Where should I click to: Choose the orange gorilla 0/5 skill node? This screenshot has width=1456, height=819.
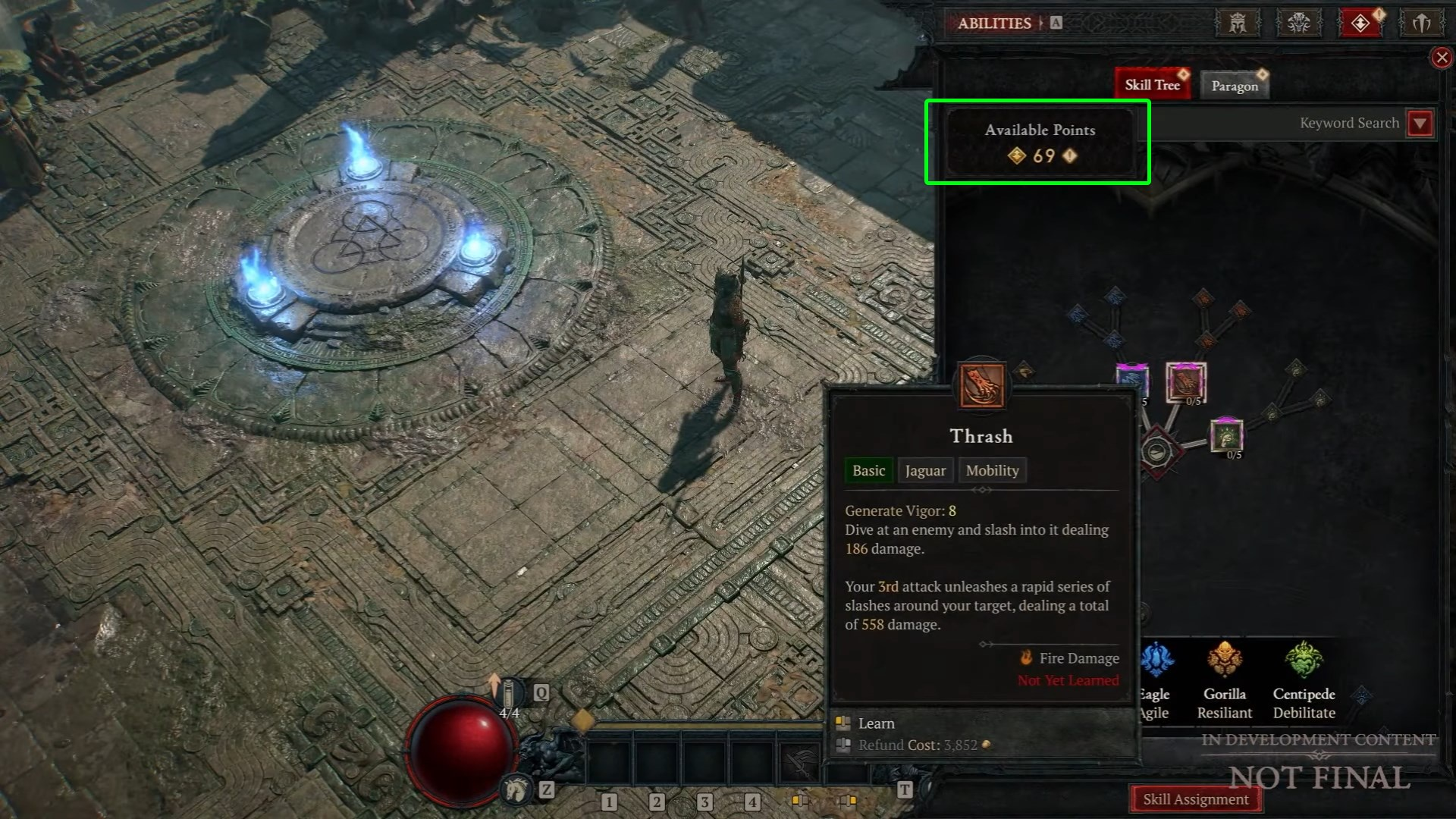(1185, 381)
